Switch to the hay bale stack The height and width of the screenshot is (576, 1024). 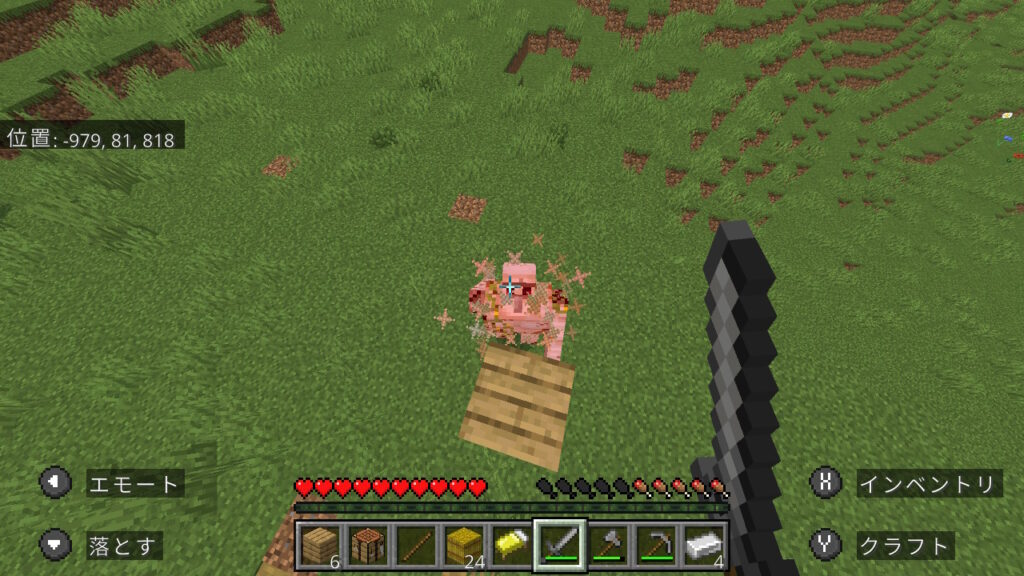463,545
